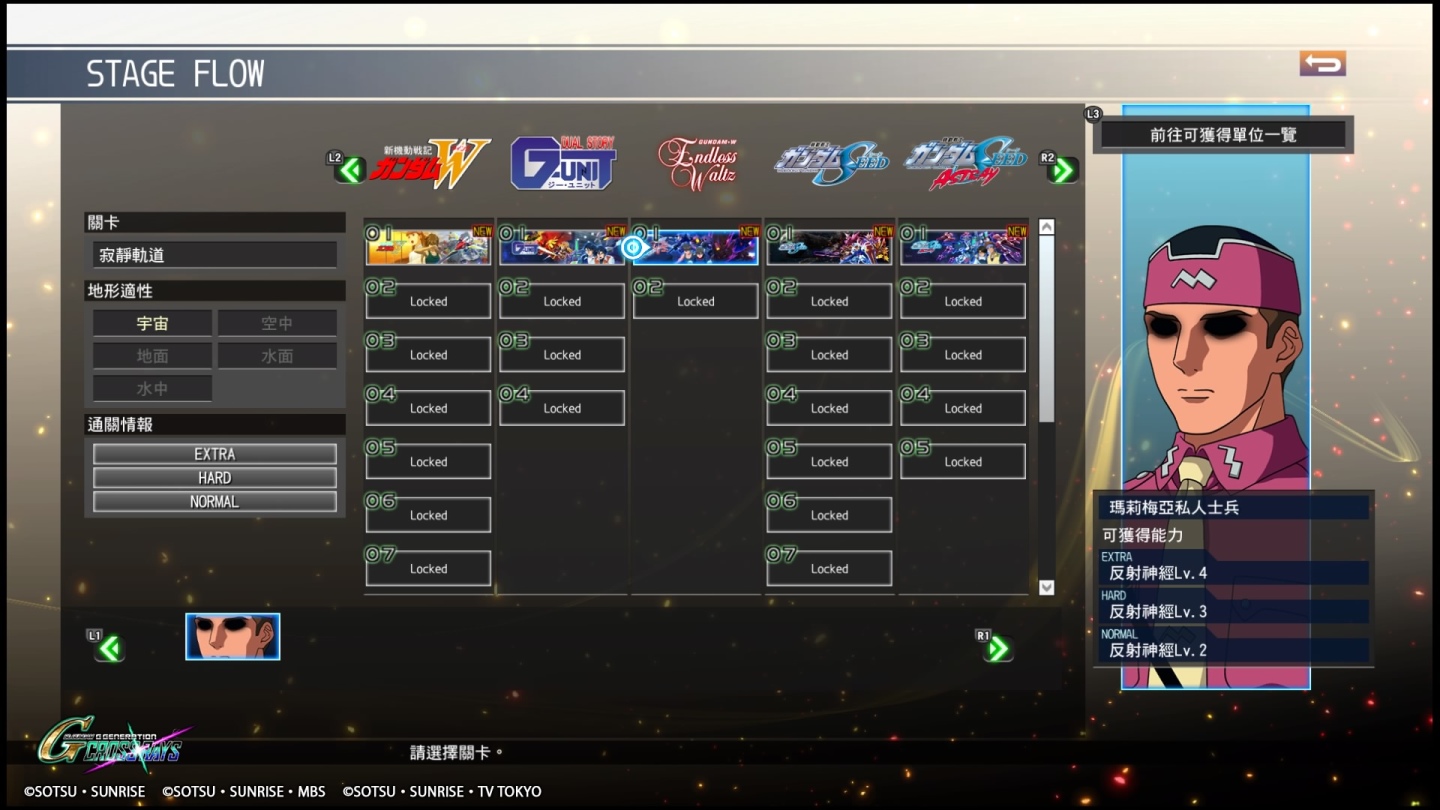Screen dimensions: 1440x810
Task: Click the R2 right series arrow
Action: coord(1062,170)
